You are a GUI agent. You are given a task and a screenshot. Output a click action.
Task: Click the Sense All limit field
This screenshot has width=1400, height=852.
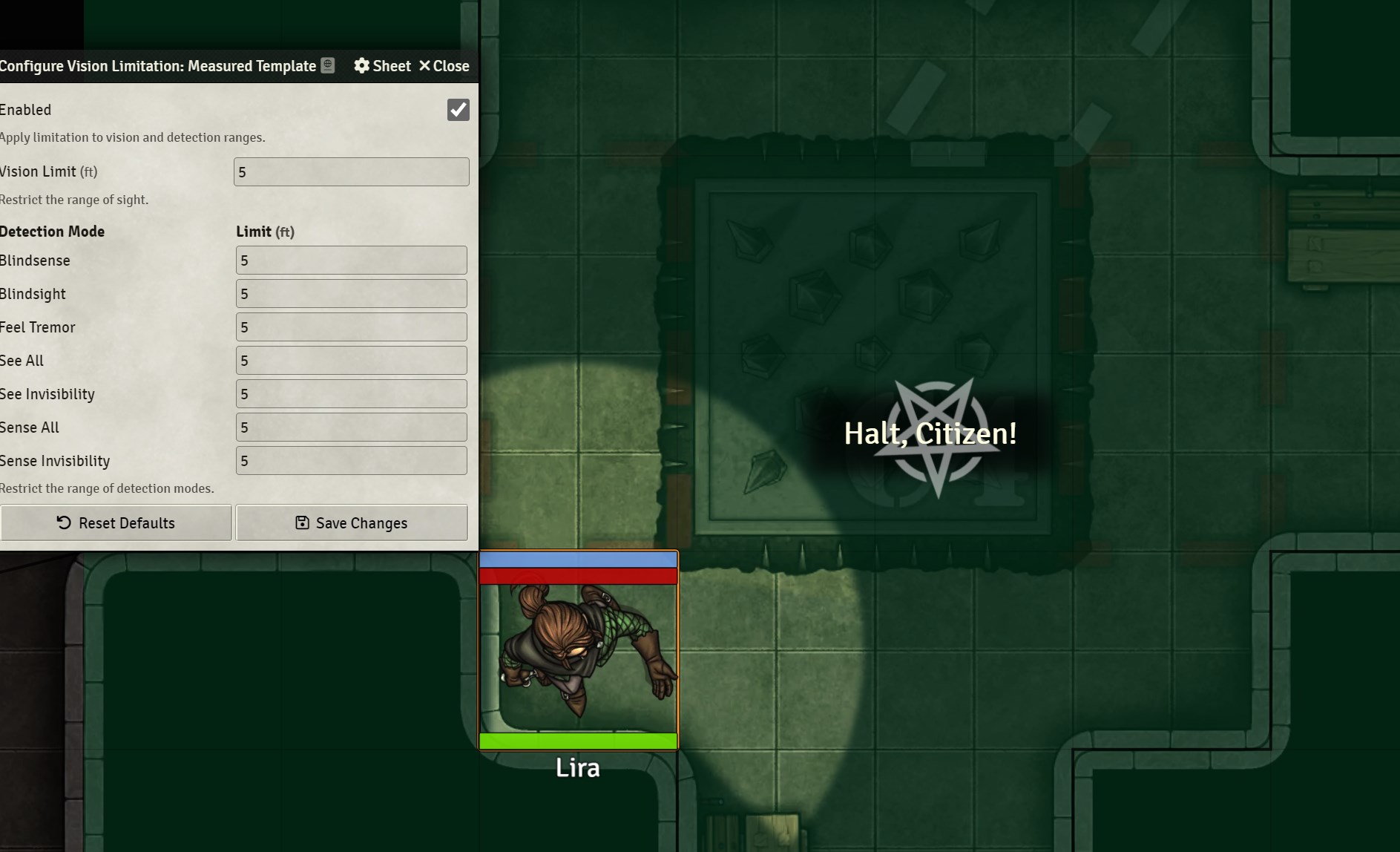click(x=351, y=427)
